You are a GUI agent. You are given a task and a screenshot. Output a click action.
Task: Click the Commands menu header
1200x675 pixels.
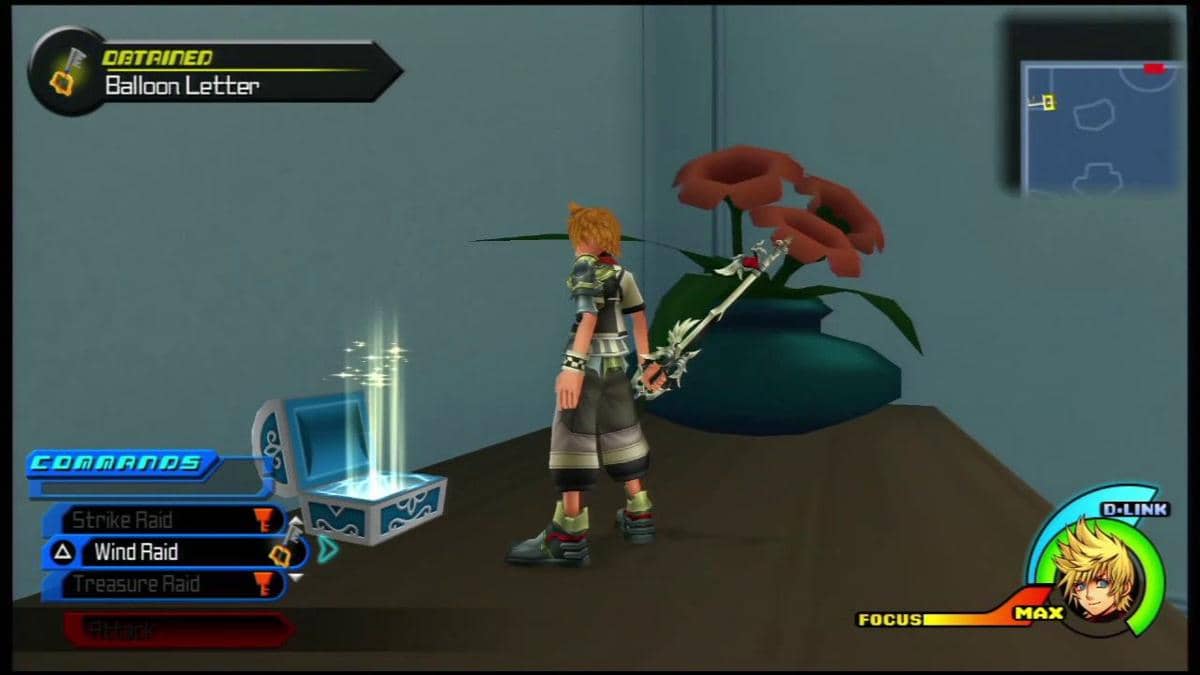[120, 463]
